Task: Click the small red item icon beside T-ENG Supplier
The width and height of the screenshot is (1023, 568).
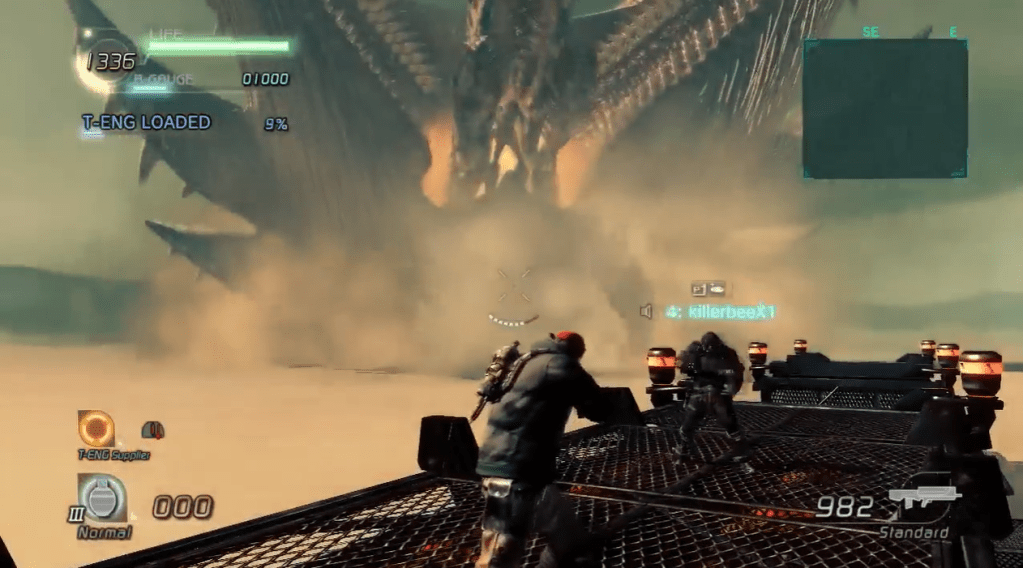Action: coord(153,430)
